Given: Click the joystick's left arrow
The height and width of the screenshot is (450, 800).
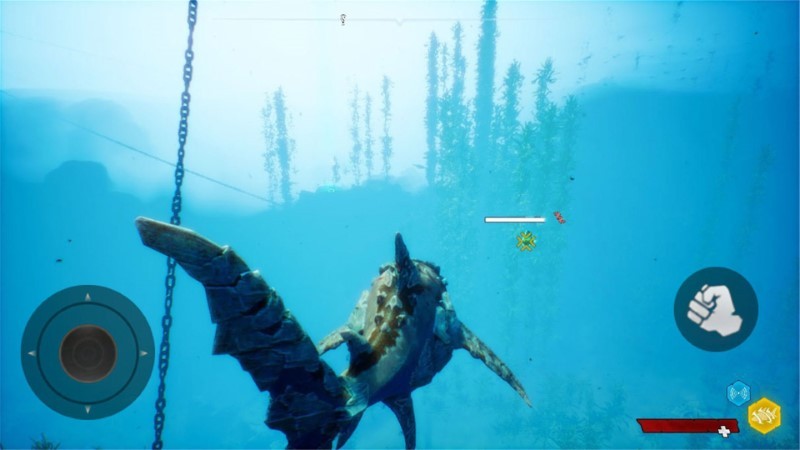Looking at the screenshot, I should [x=32, y=353].
